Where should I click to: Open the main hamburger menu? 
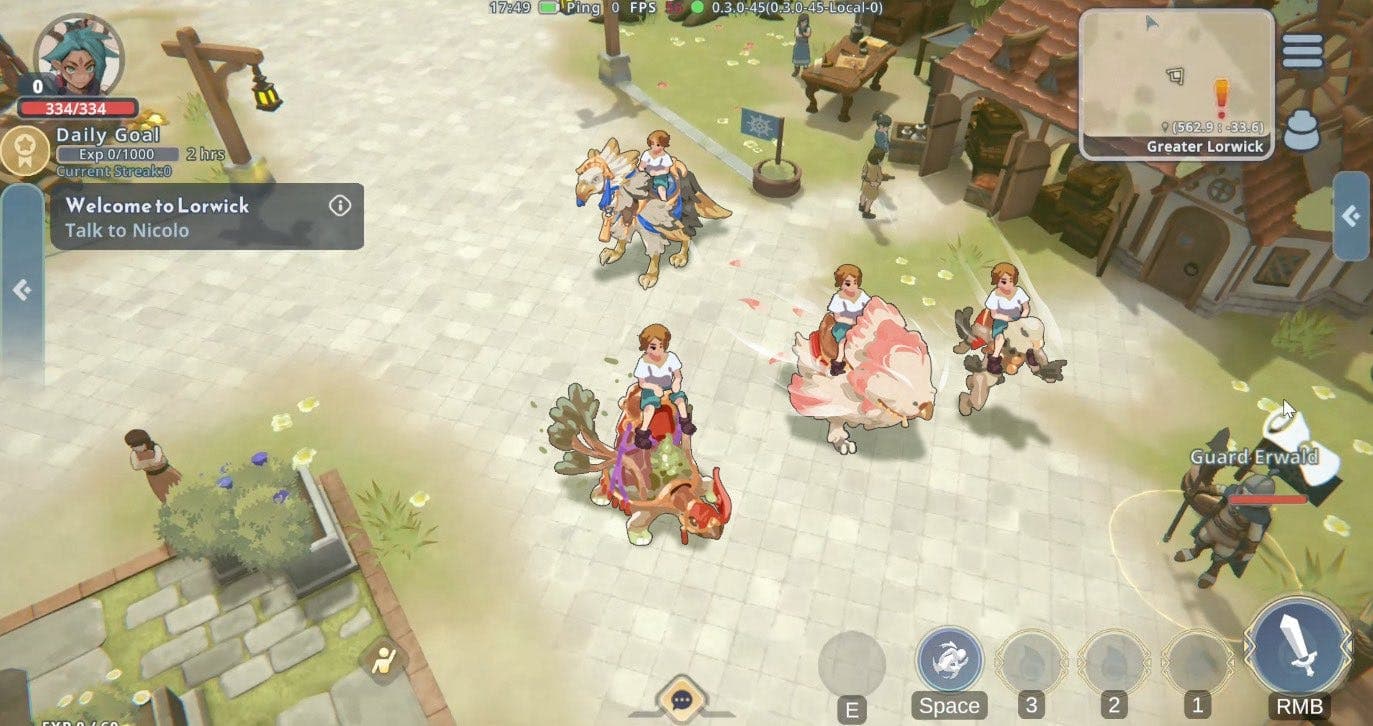tap(1301, 50)
